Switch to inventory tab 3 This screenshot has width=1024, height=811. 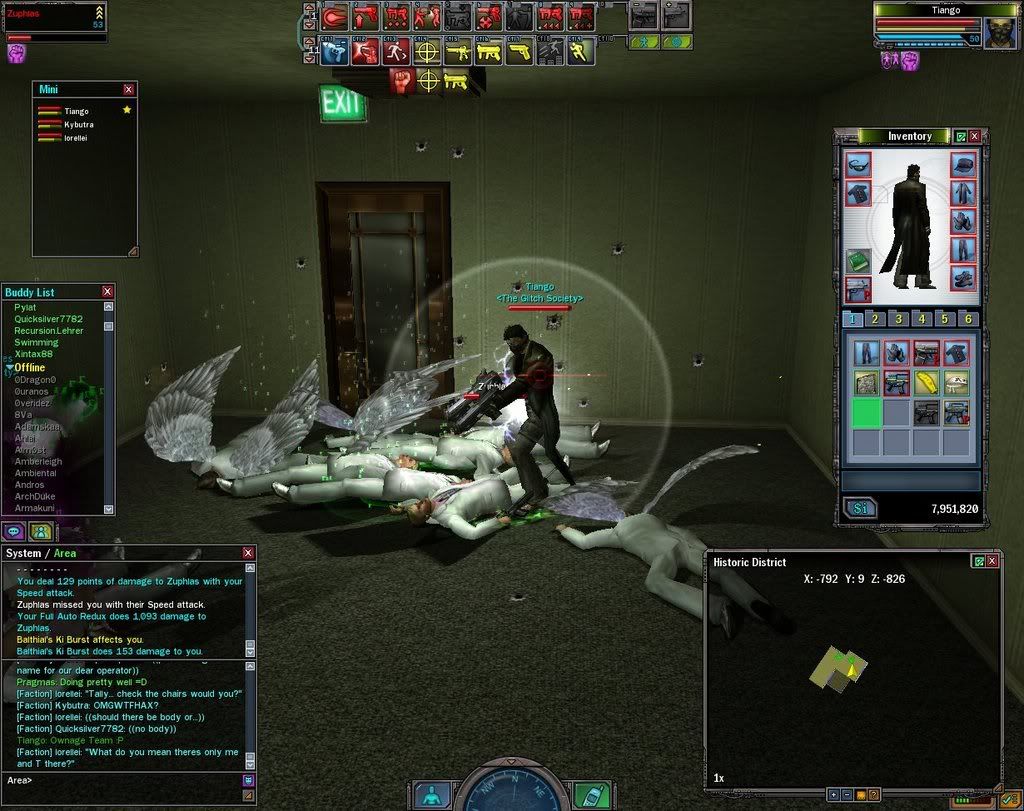[898, 319]
